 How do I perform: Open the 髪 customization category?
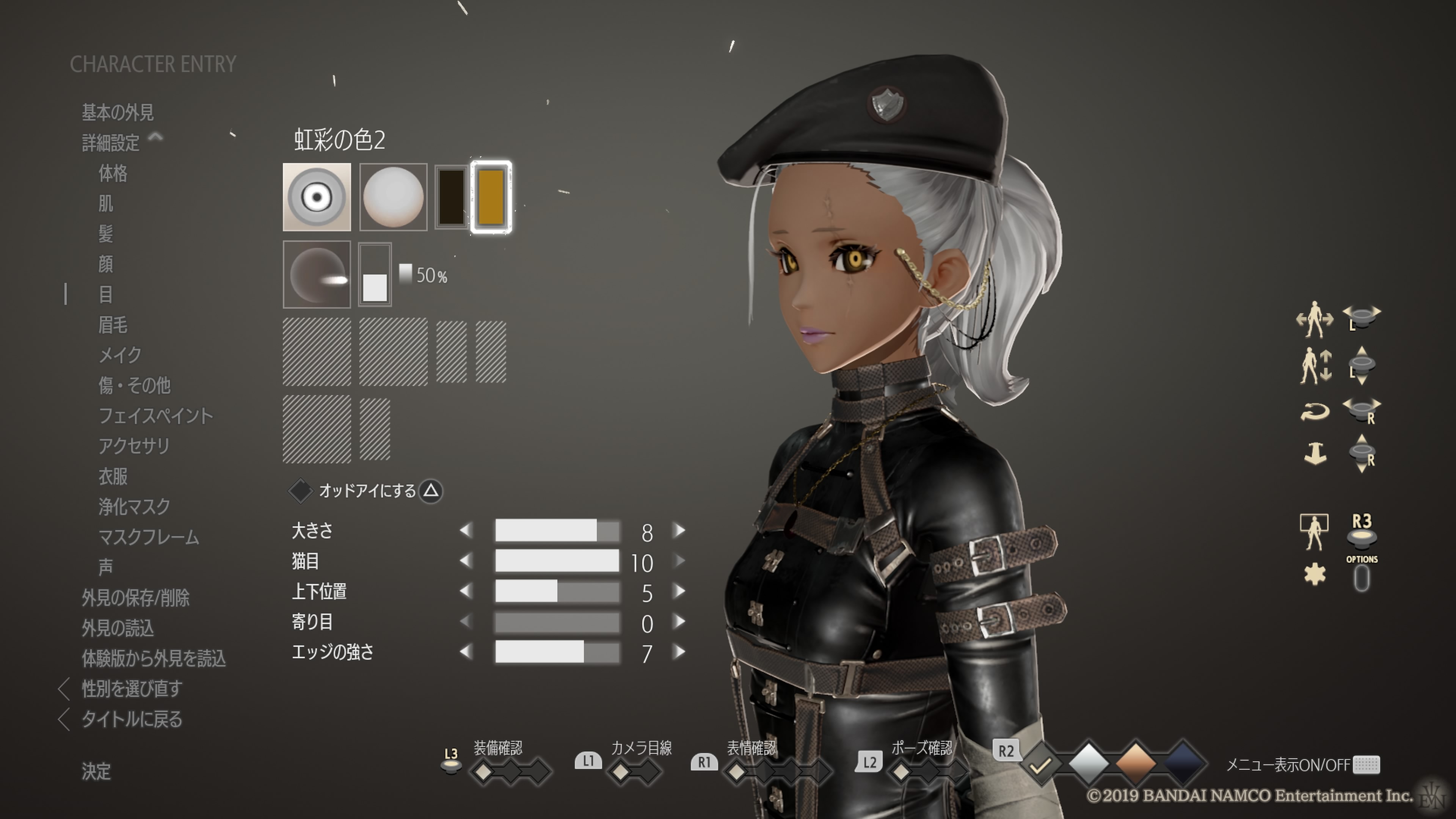coord(106,234)
